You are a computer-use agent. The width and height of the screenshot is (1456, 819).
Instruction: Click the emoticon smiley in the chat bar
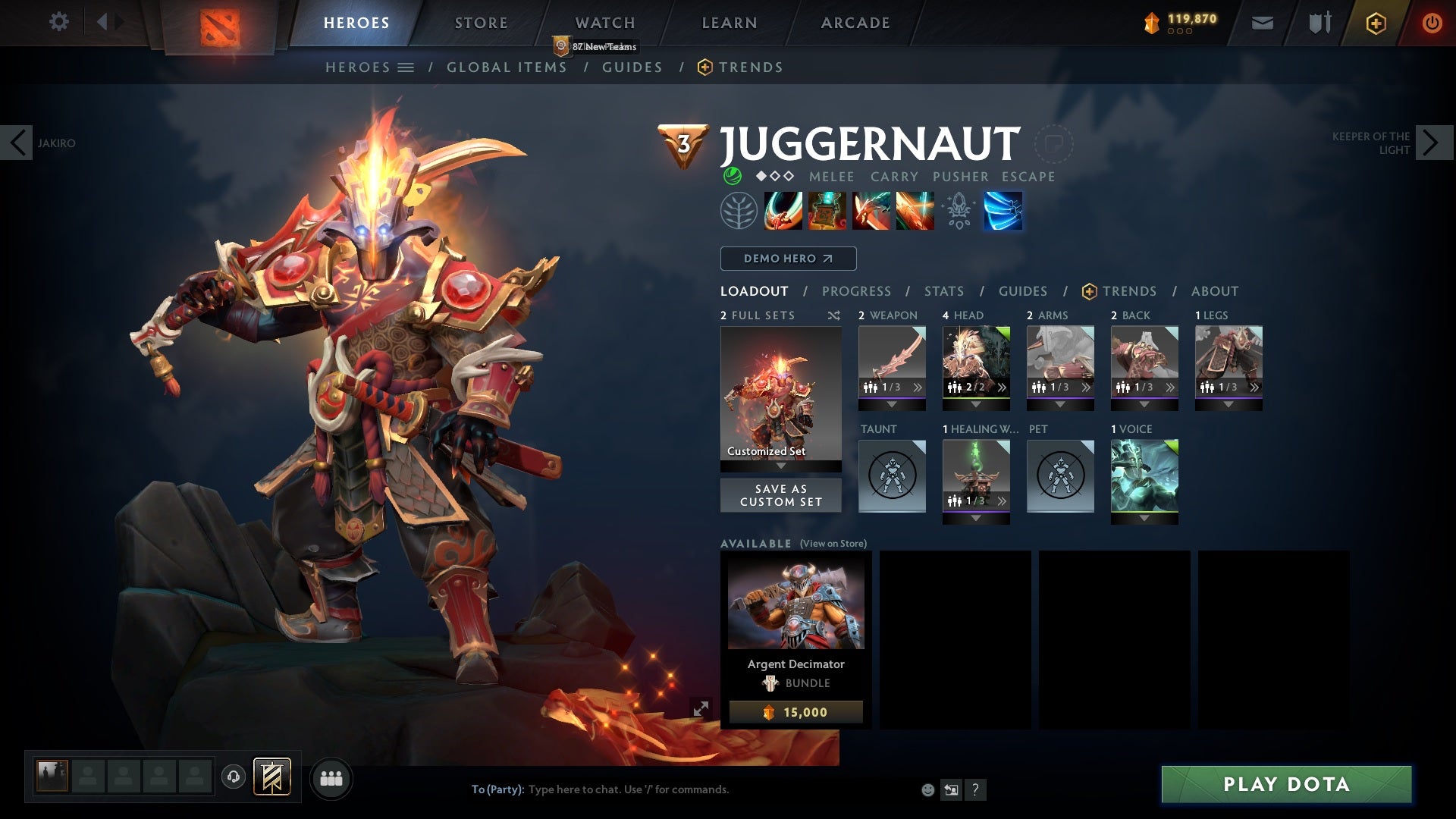(x=927, y=789)
